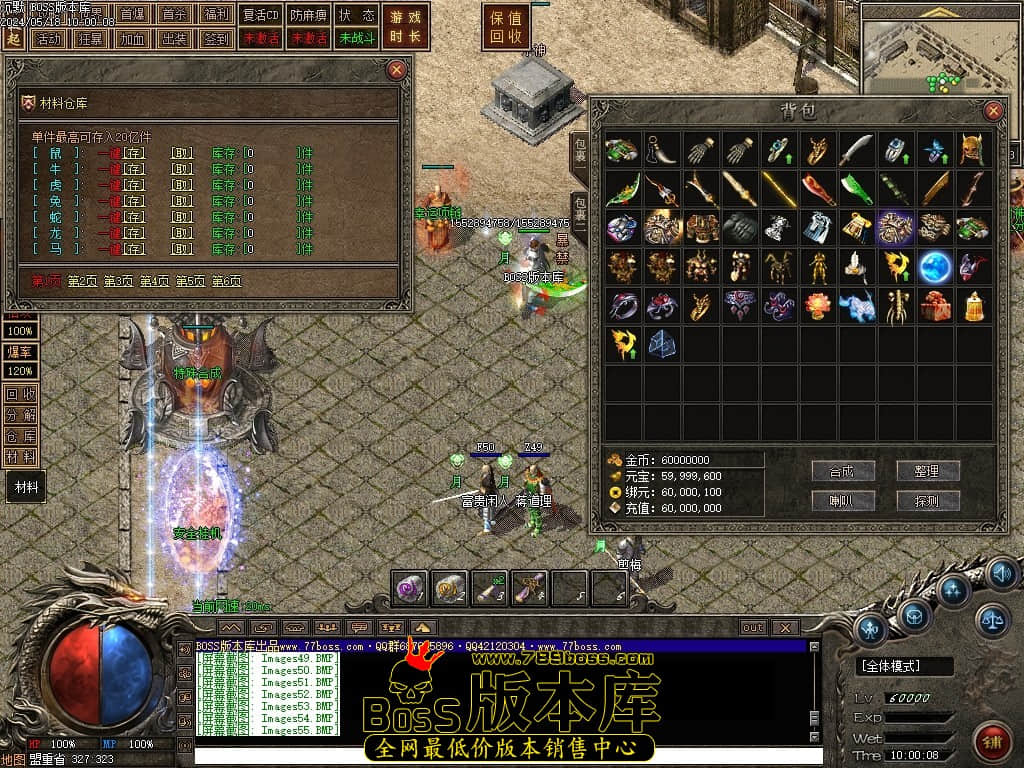The height and width of the screenshot is (768, 1024).
Task: Click the red 铺 shop button
Action: 991,741
